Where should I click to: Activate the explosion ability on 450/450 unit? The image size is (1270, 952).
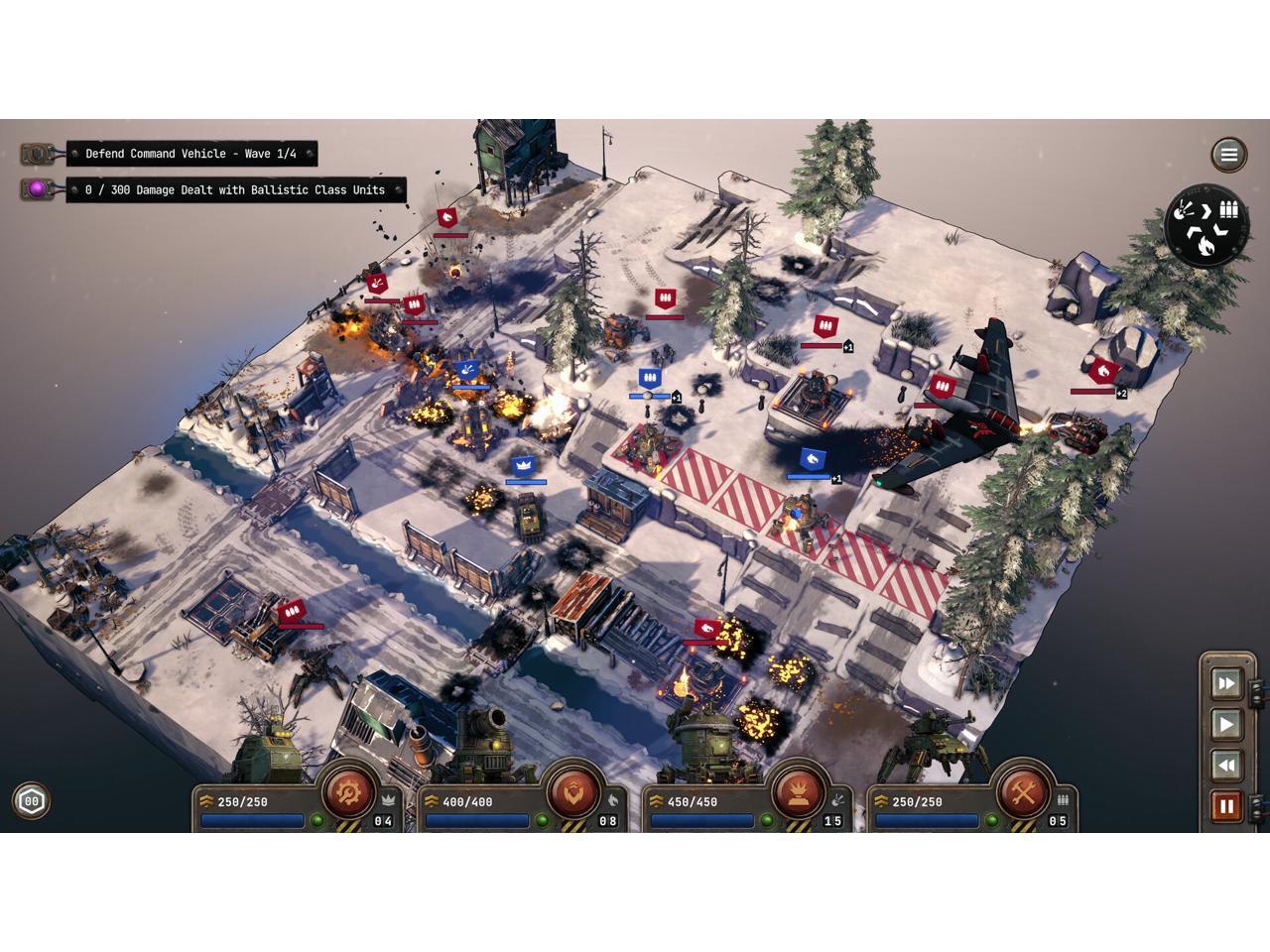pos(798,791)
